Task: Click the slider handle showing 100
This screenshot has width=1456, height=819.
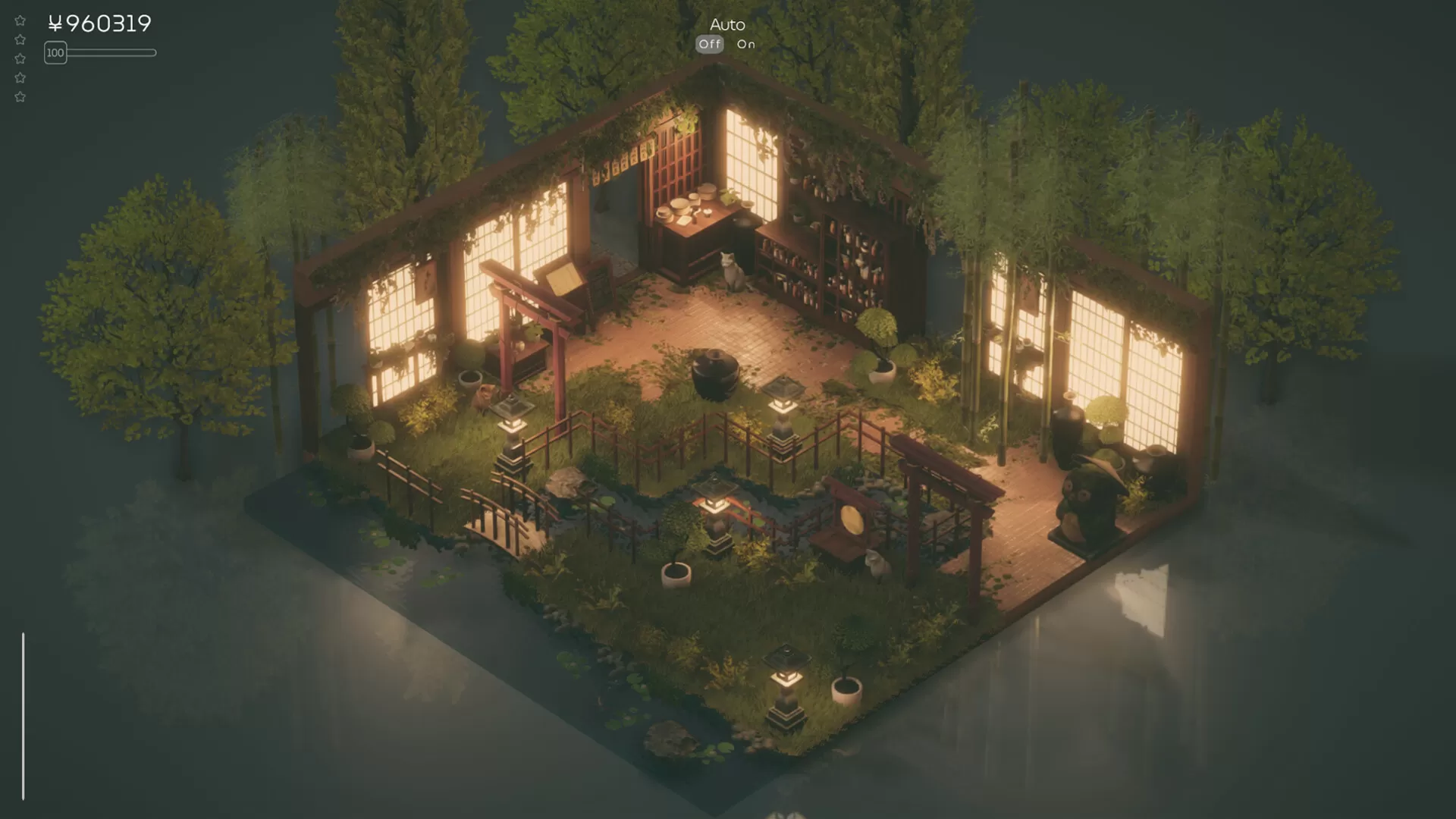Action: [55, 53]
